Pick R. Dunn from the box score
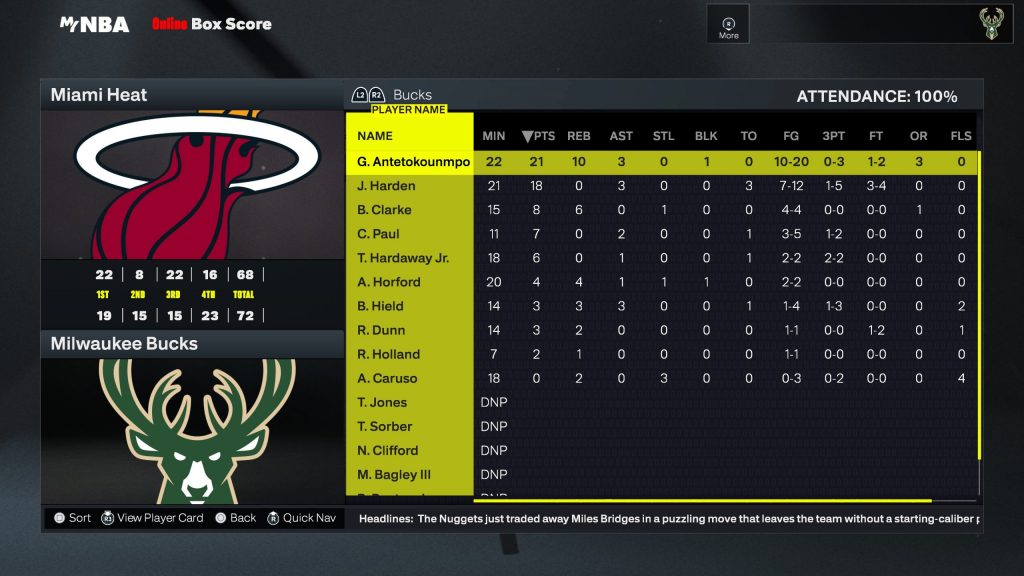Screen dimensions: 1024x576 [382, 330]
